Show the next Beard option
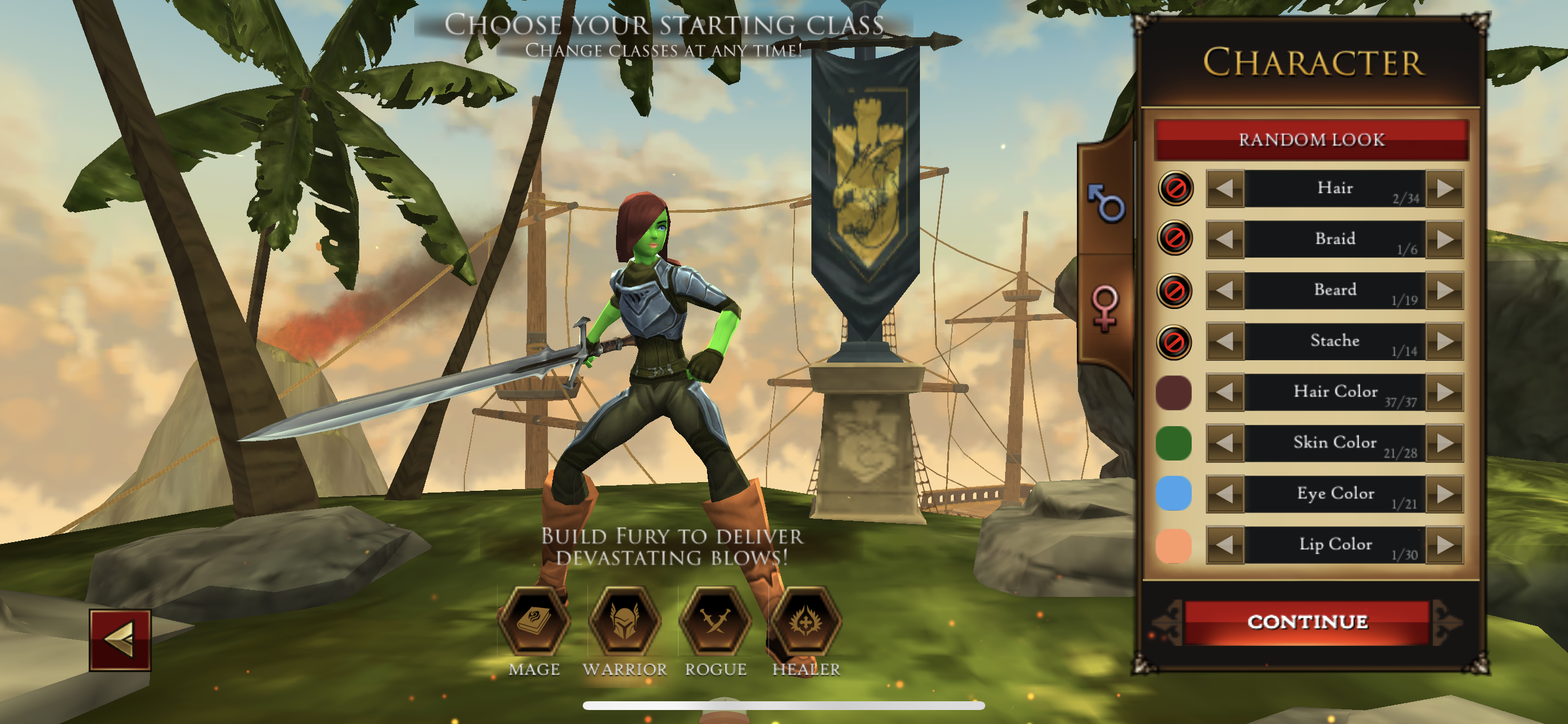This screenshot has width=1568, height=724. click(1445, 291)
